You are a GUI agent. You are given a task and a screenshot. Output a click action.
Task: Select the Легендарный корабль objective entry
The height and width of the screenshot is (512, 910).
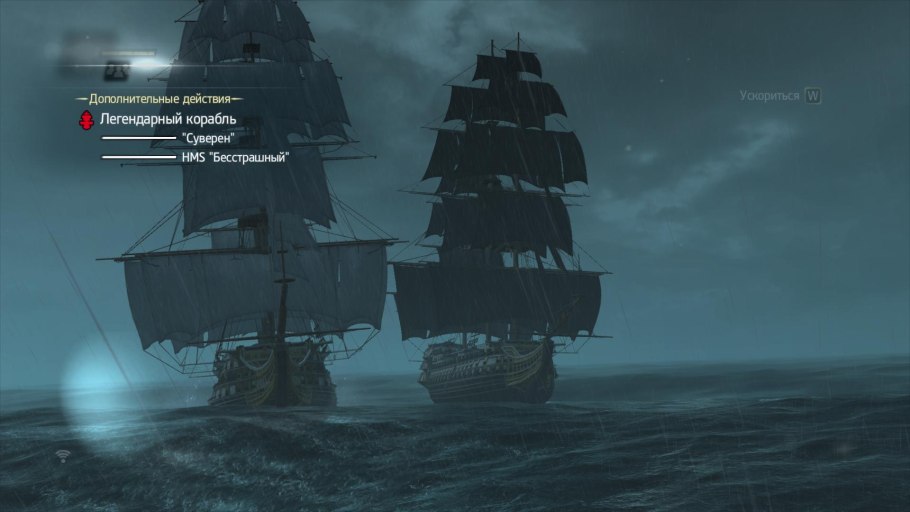tap(168, 120)
